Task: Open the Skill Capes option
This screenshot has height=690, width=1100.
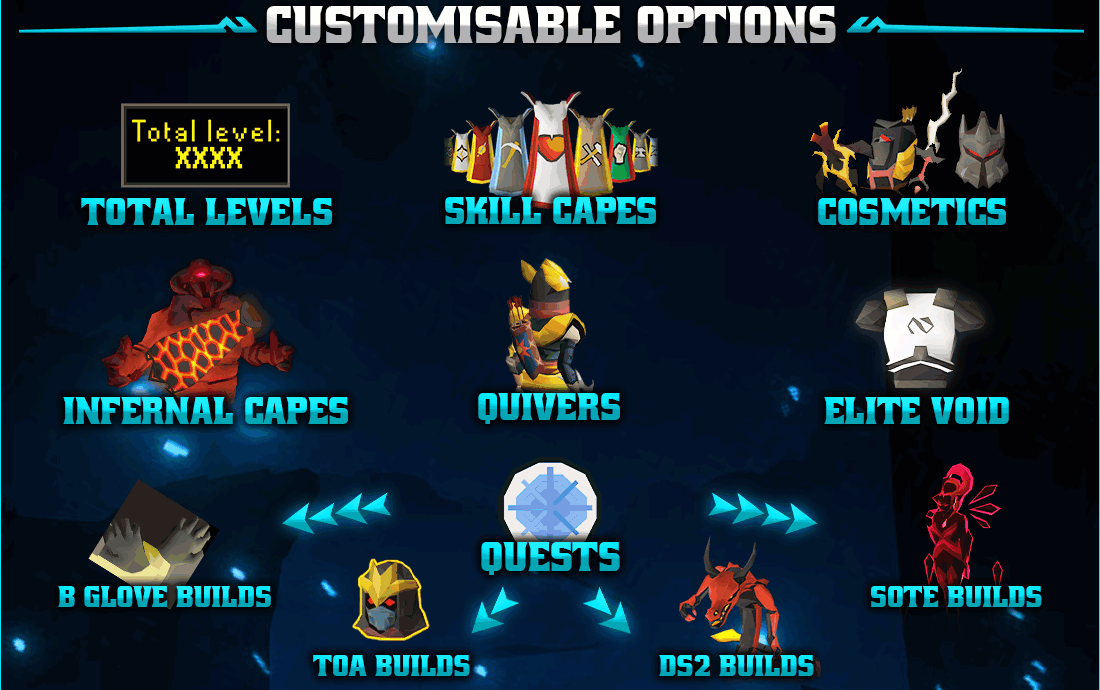Action: [x=550, y=211]
